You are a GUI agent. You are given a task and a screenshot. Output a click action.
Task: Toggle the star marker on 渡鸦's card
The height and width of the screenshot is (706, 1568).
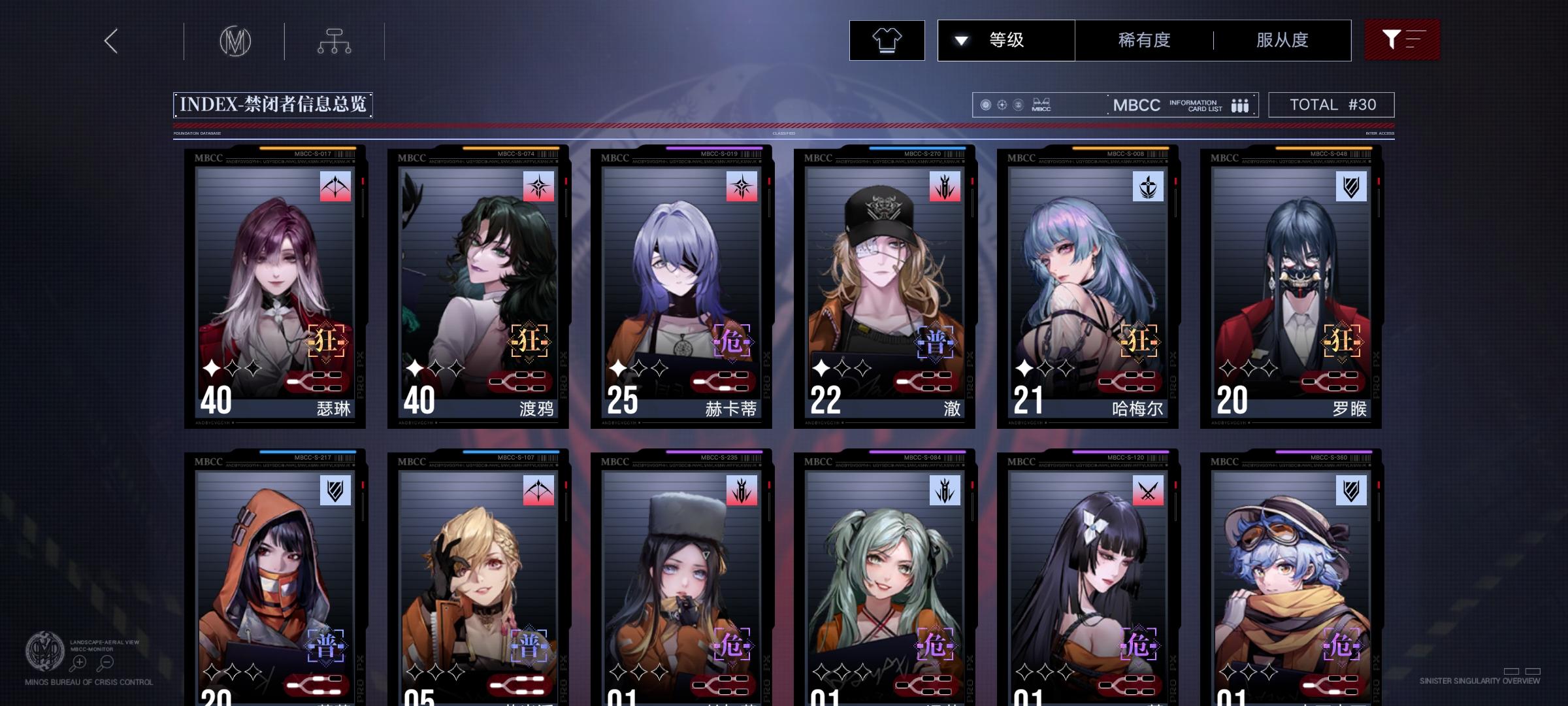point(416,367)
